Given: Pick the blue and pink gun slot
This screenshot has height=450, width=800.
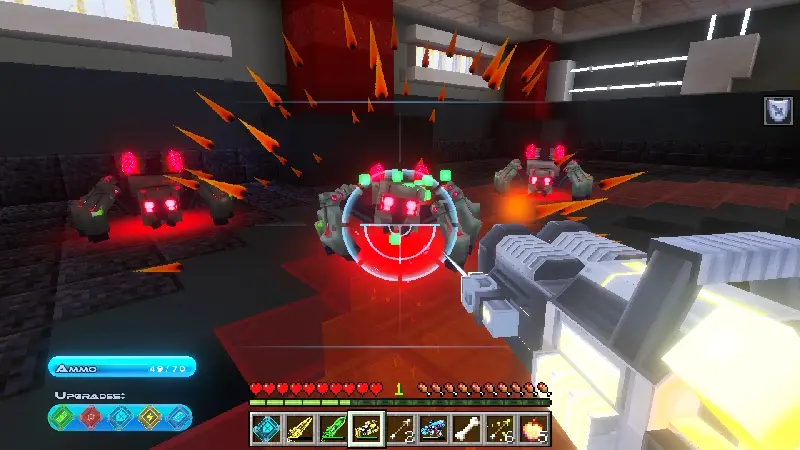Looking at the screenshot, I should 433,429.
